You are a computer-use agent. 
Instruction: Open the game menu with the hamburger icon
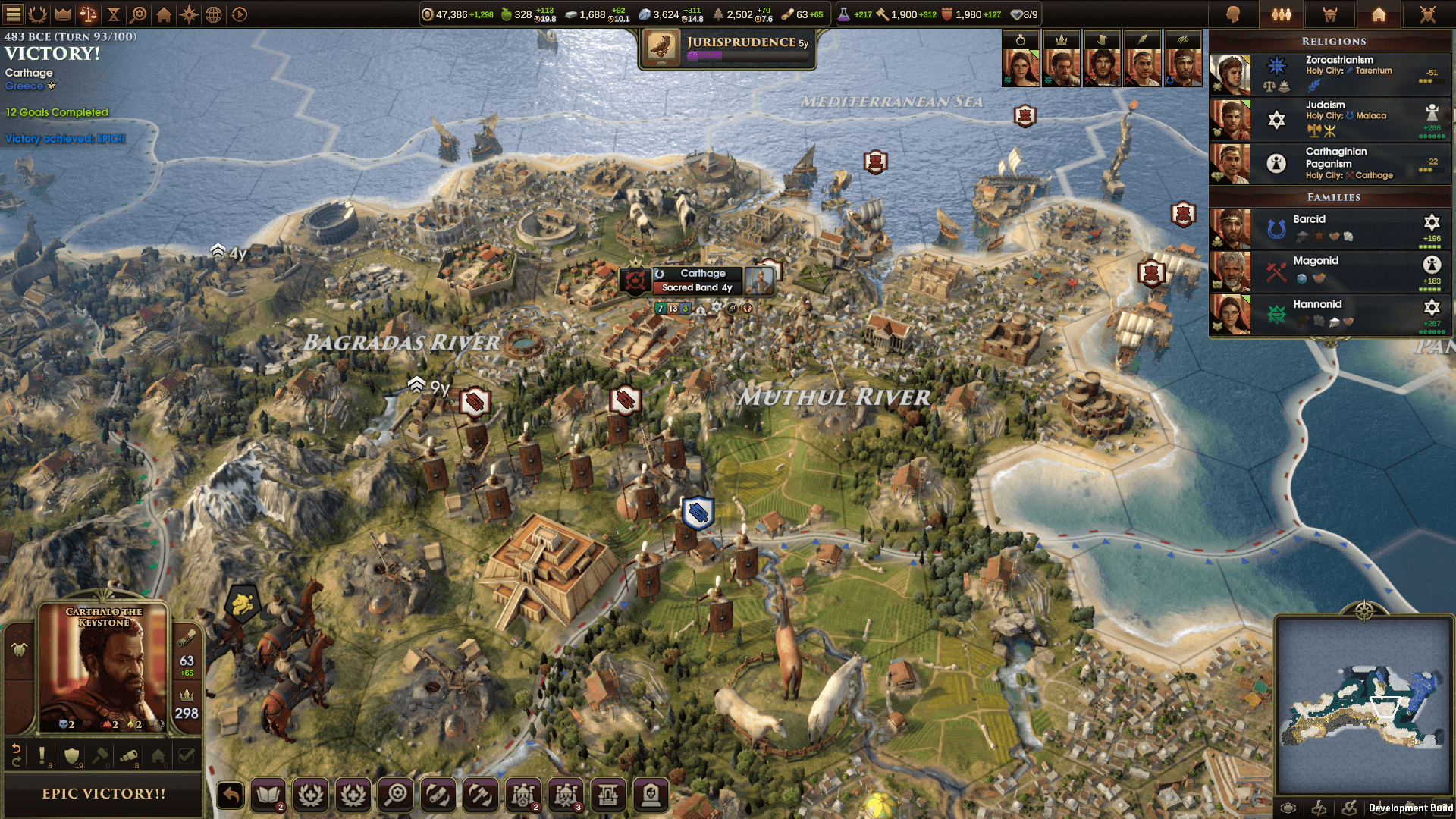(13, 13)
